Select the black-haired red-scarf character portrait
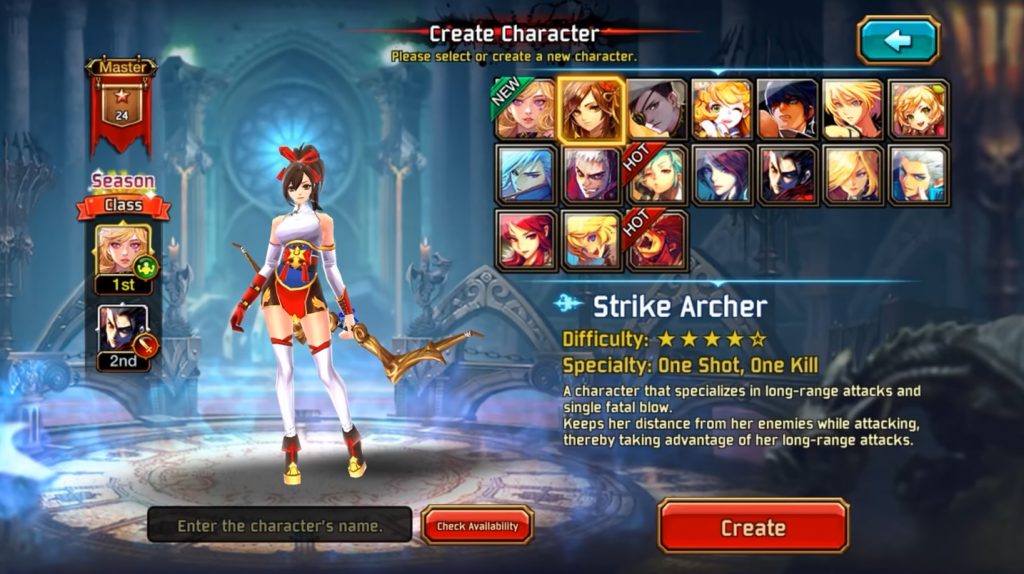The height and width of the screenshot is (574, 1024). (x=787, y=175)
